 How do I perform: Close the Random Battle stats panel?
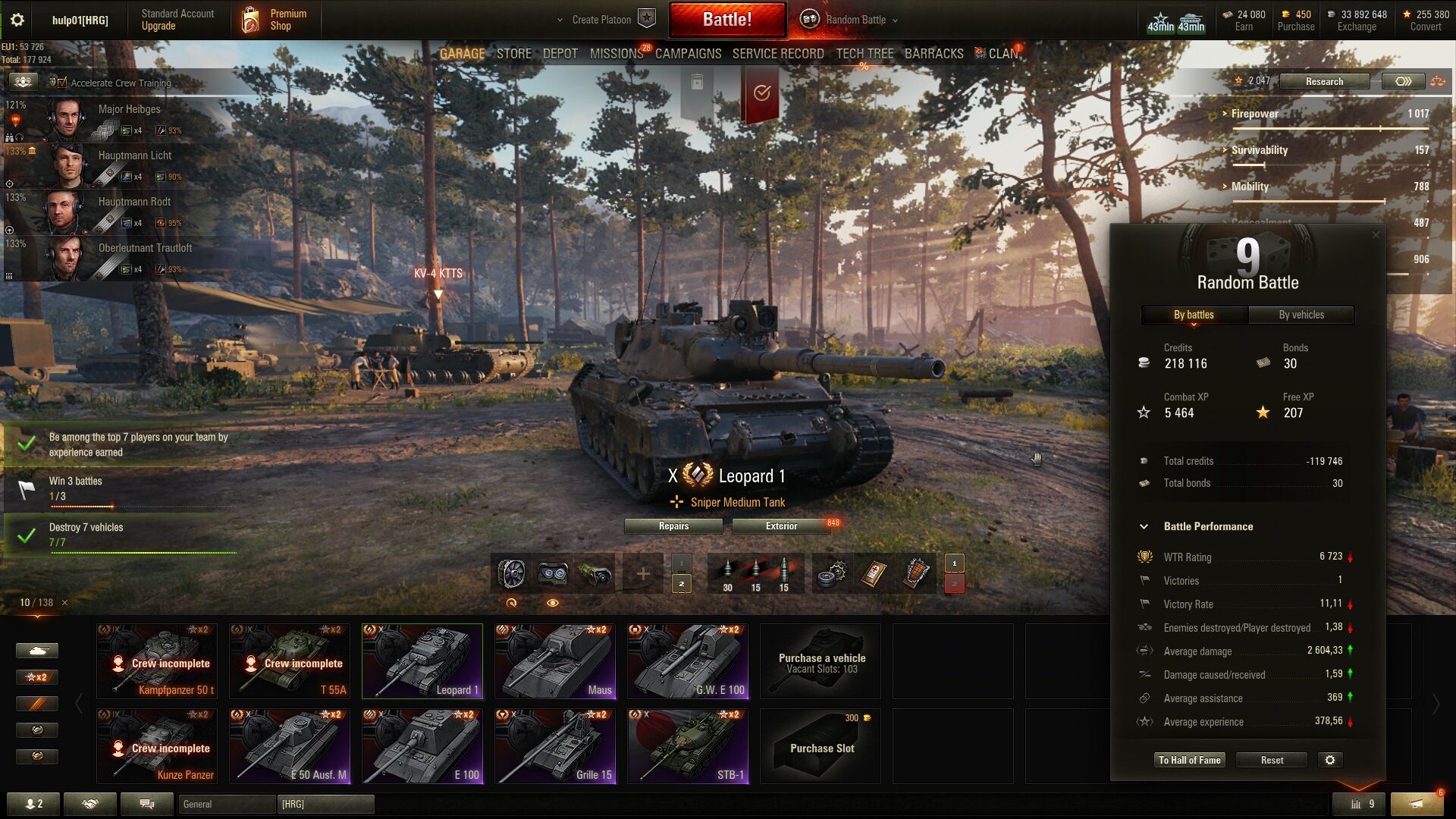point(1376,235)
